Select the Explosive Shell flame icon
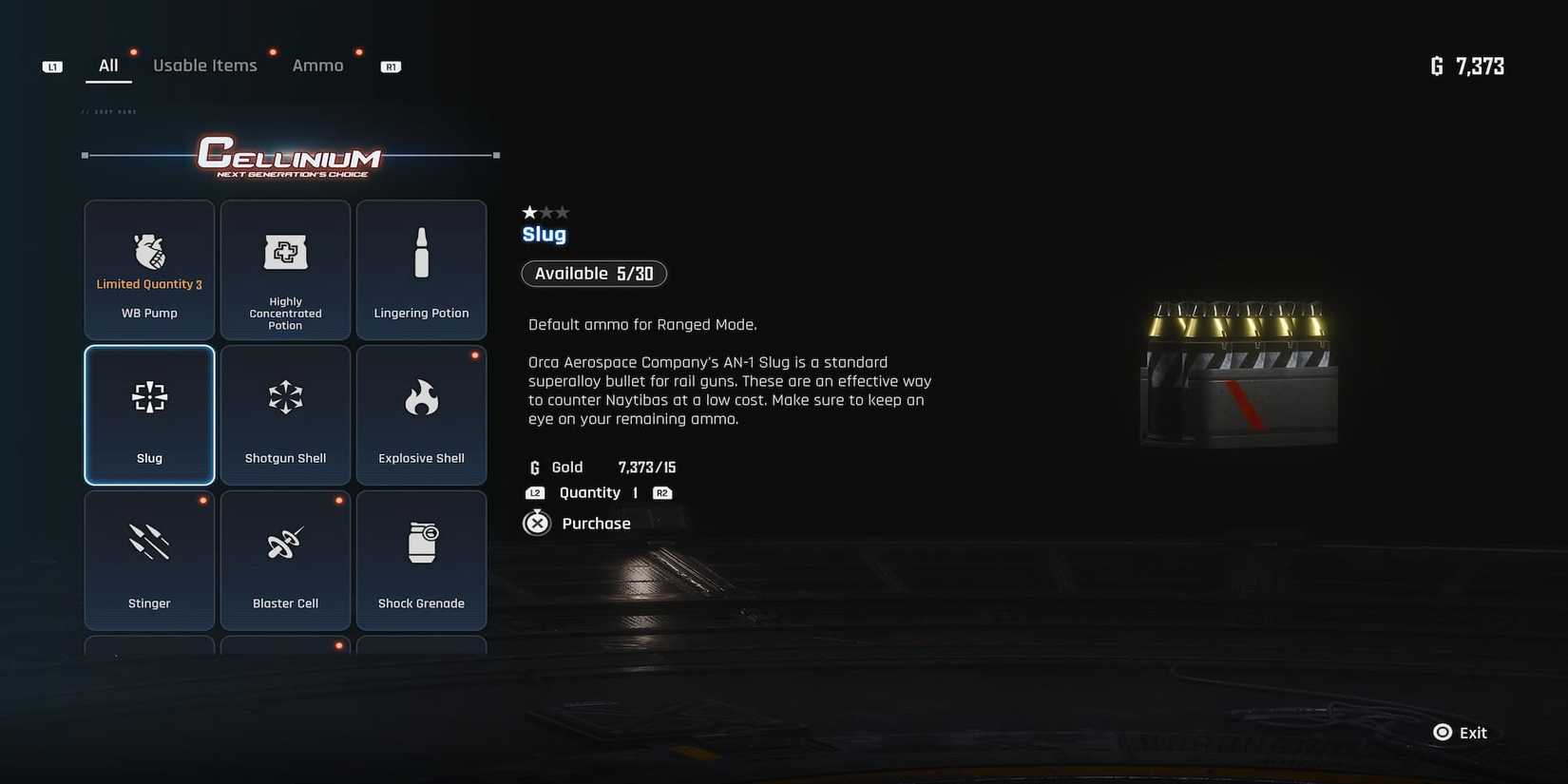Image resolution: width=1568 pixels, height=784 pixels. 421,397
